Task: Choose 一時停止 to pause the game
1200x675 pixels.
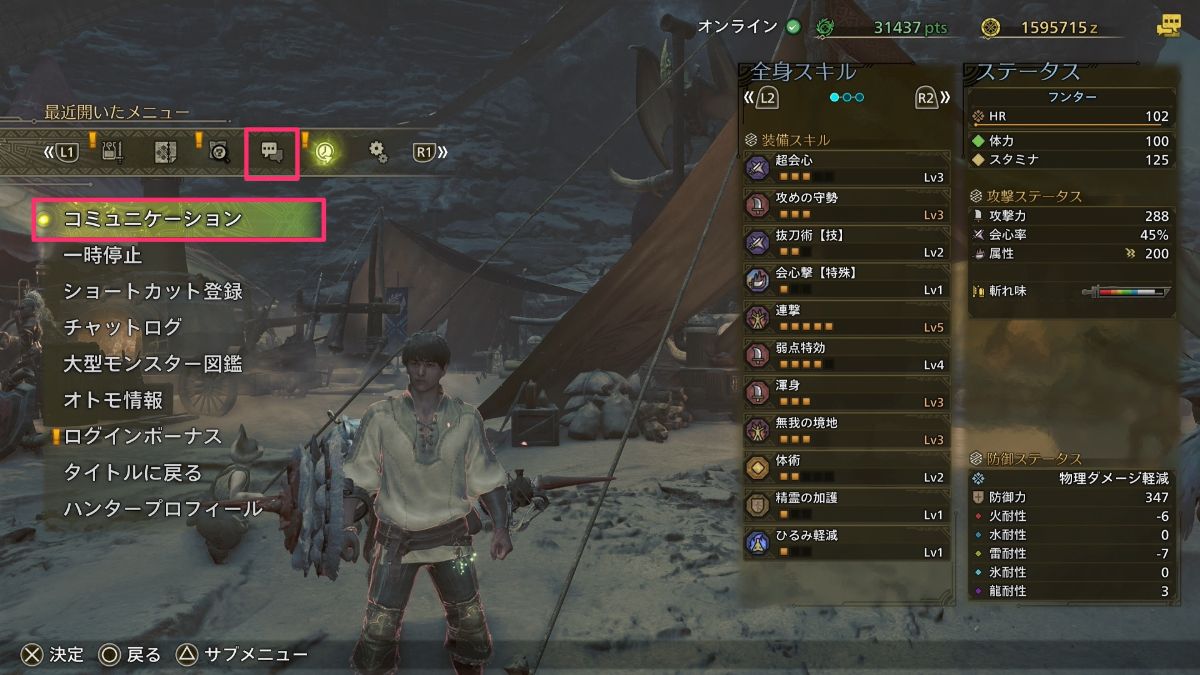Action: click(103, 256)
